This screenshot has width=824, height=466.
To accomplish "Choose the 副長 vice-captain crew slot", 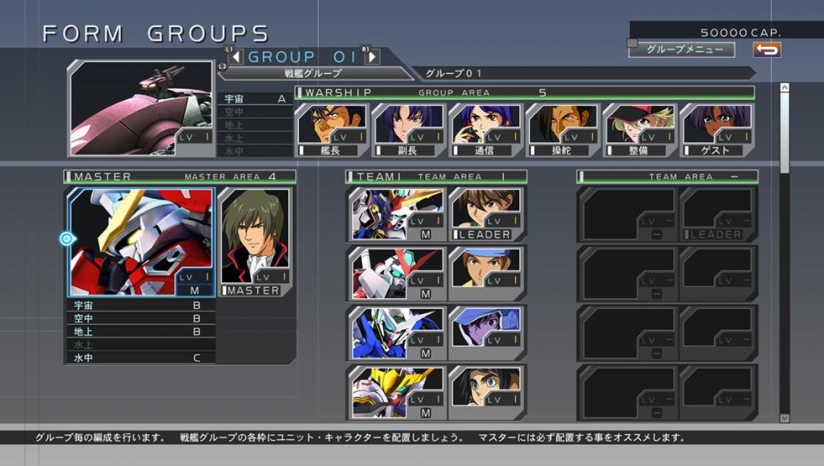I will [x=409, y=129].
